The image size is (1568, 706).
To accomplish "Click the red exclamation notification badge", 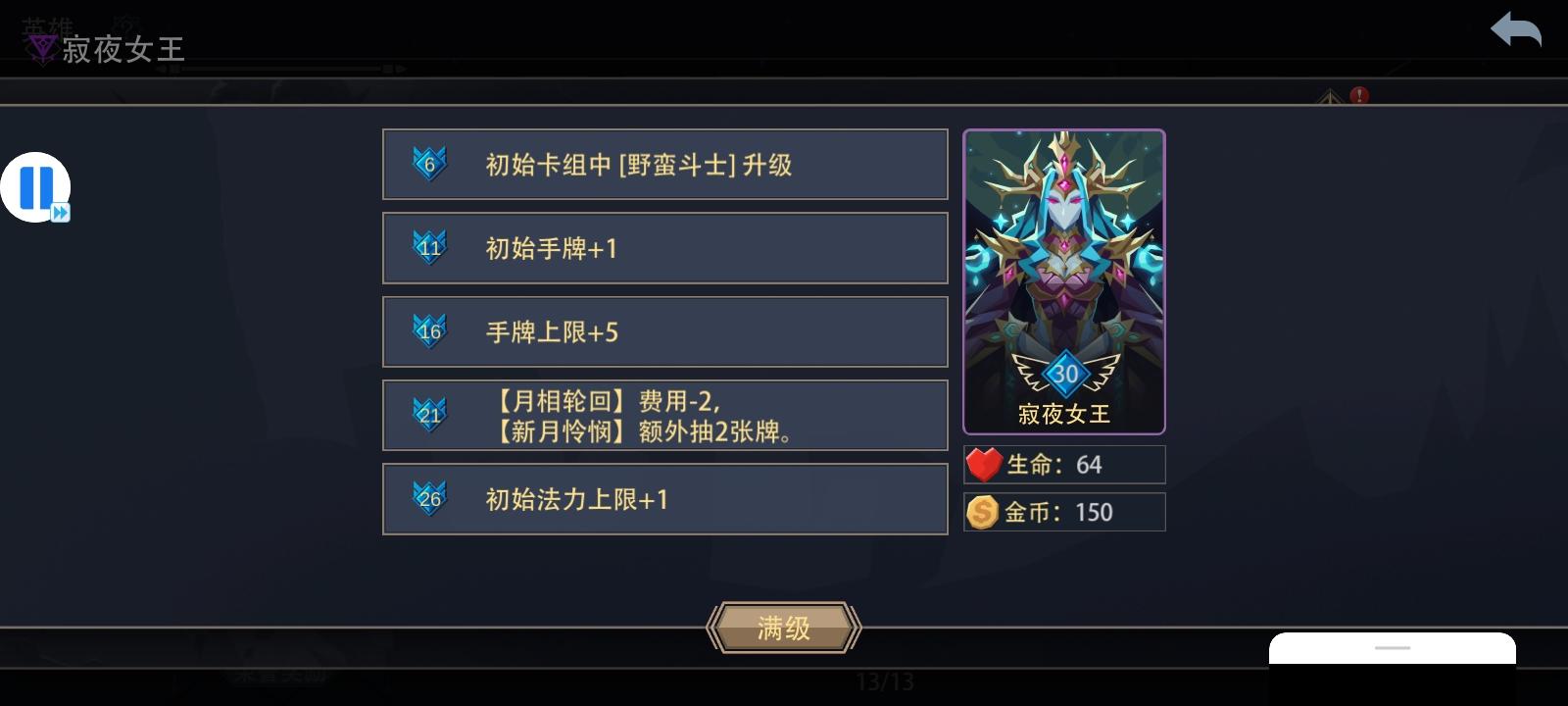I will tap(1358, 95).
